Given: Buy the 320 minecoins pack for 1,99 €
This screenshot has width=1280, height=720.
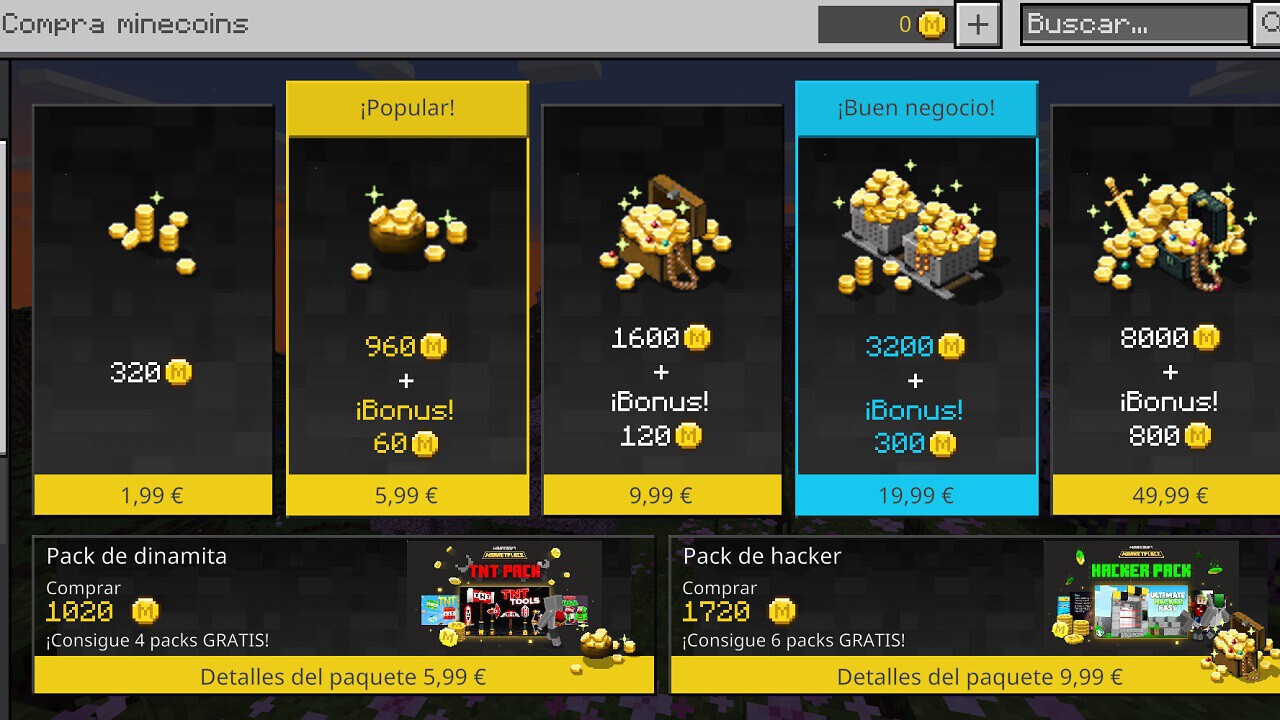Looking at the screenshot, I should (152, 494).
